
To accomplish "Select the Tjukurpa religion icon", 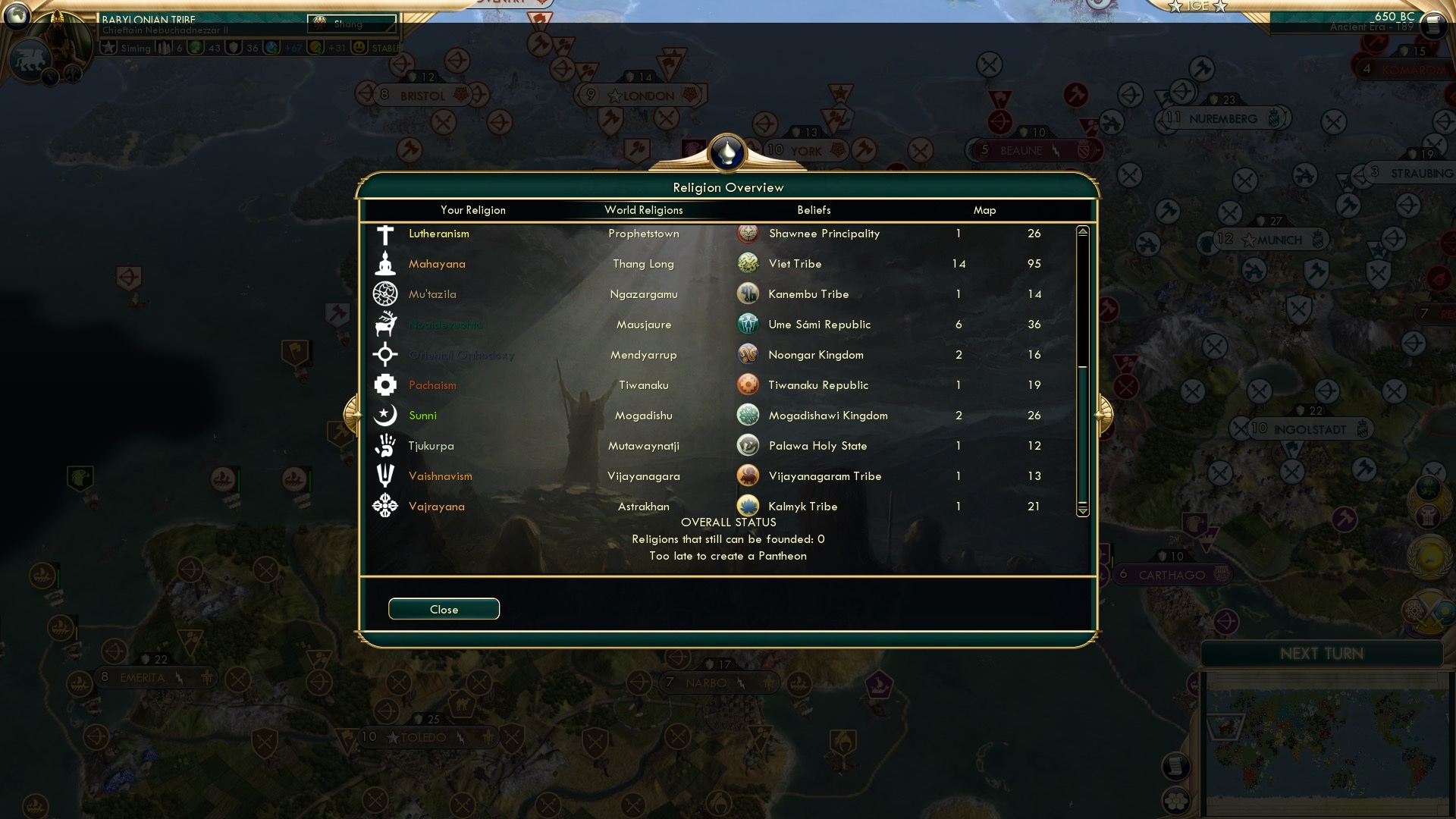I will click(386, 446).
